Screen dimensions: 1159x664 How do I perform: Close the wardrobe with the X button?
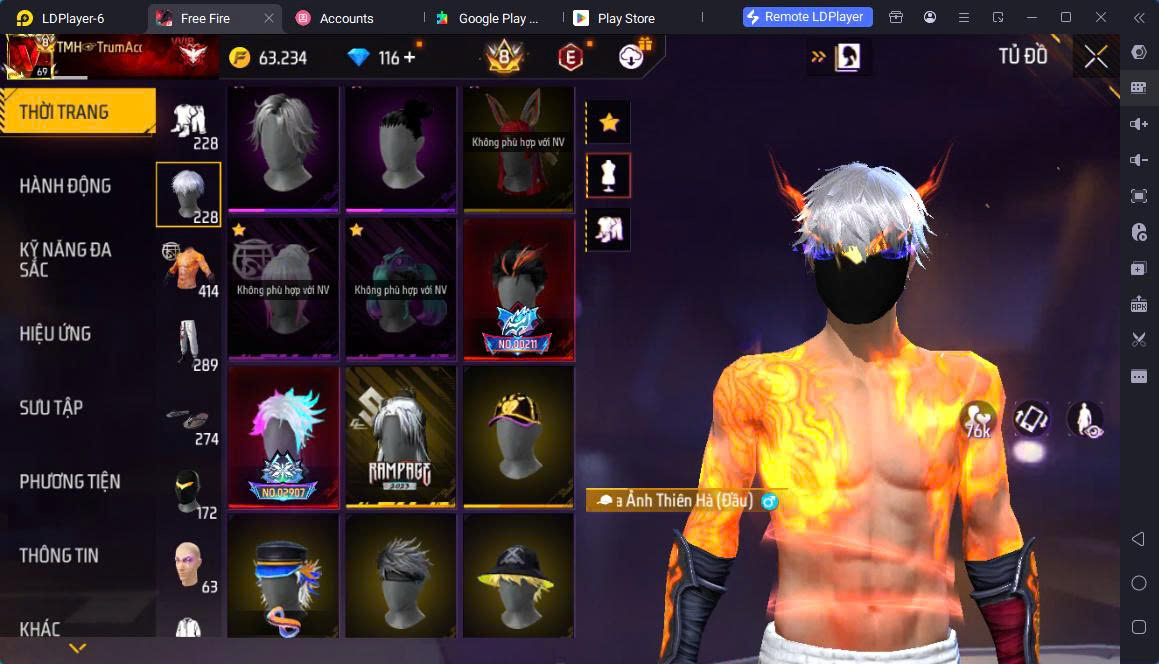[x=1096, y=57]
